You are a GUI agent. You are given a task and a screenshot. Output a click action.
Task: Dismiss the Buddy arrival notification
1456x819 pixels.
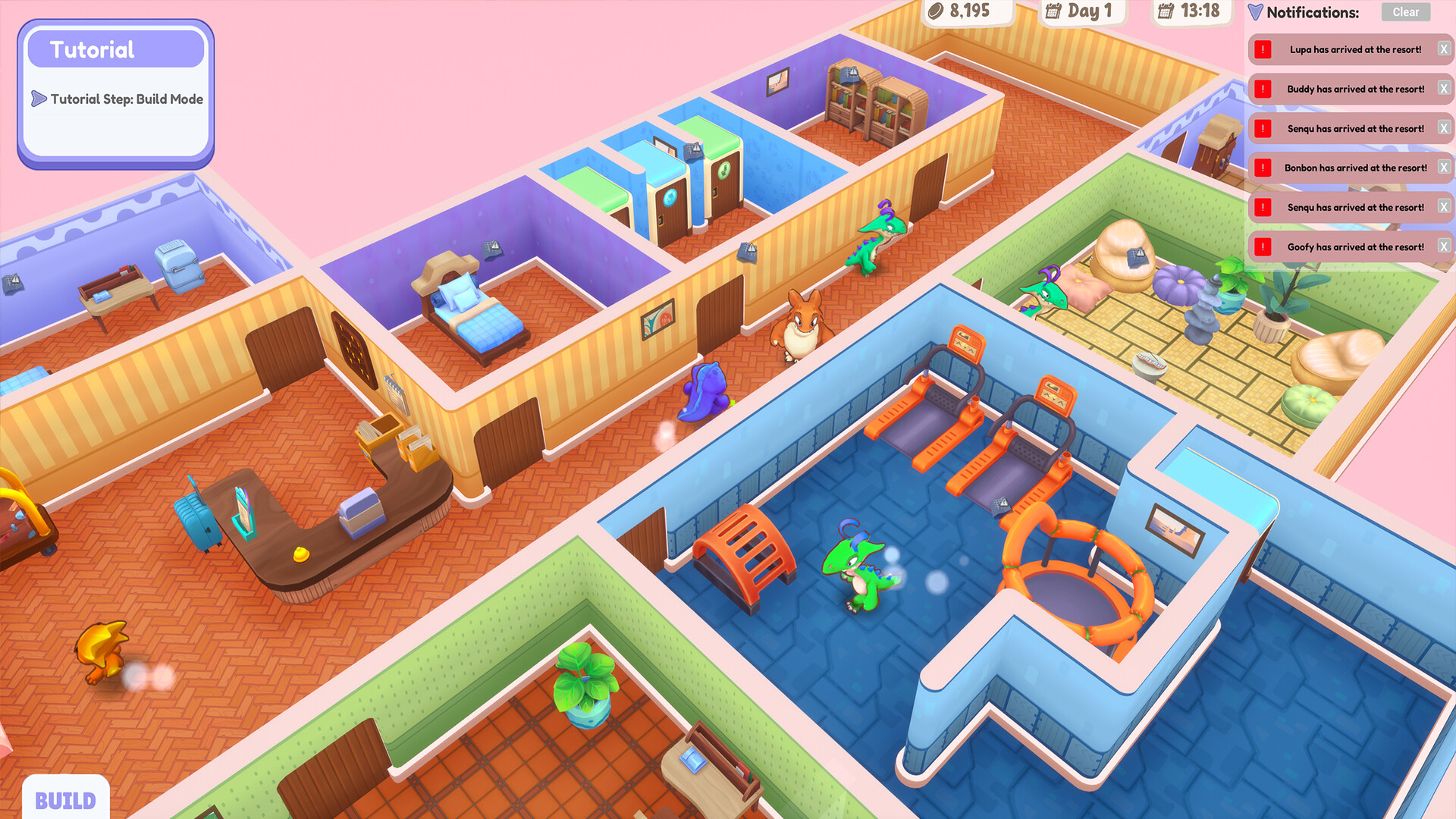[1445, 89]
